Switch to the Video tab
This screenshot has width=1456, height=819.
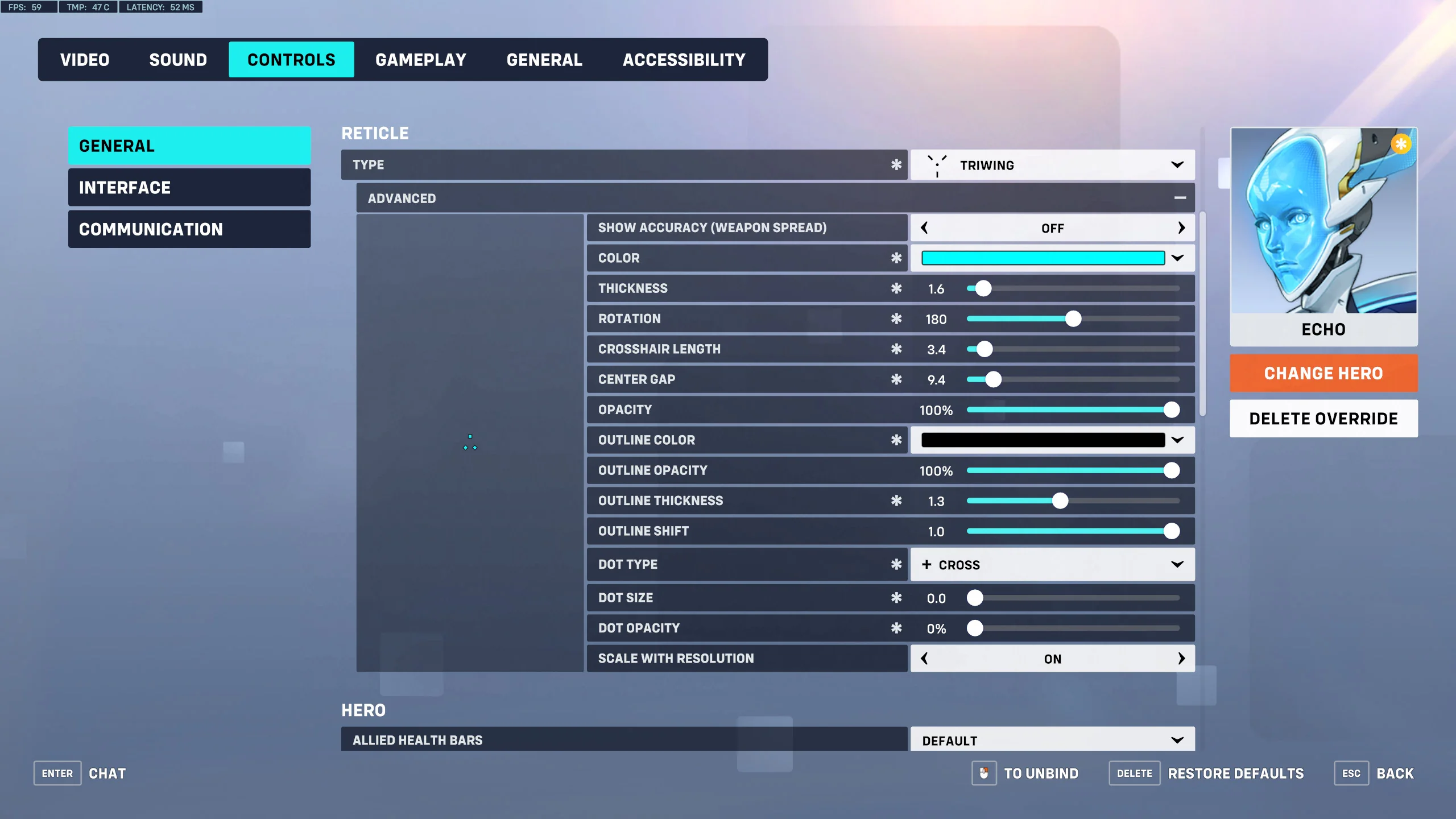85,60
